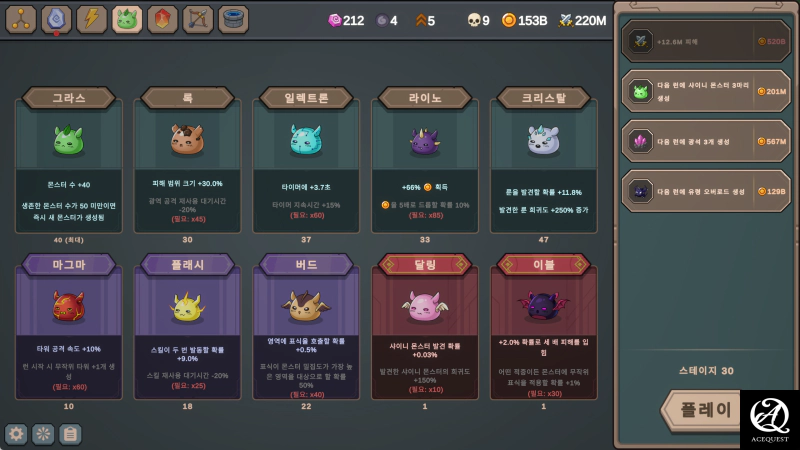
Task: Open the lightning bolt tab
Action: coord(92,19)
